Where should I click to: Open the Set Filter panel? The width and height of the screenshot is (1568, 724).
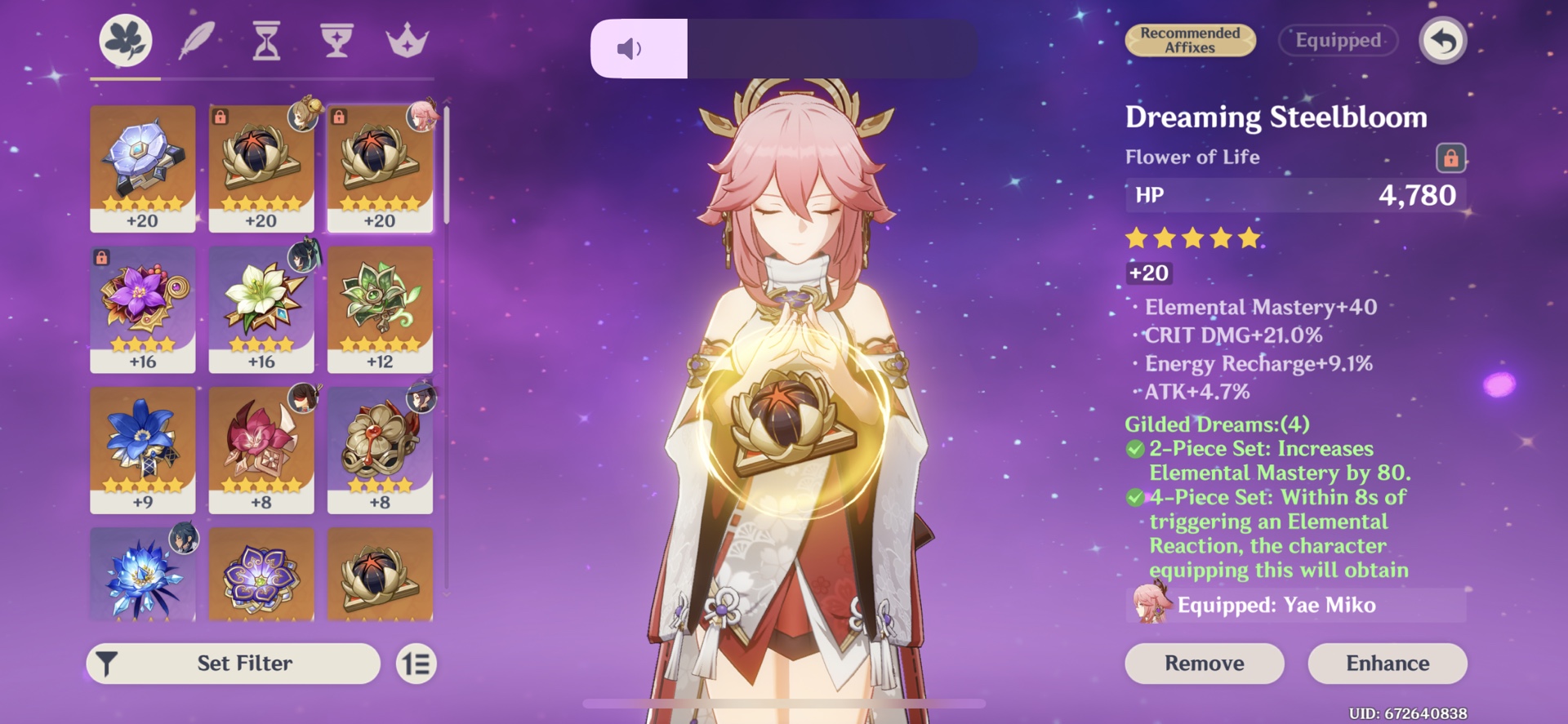233,663
